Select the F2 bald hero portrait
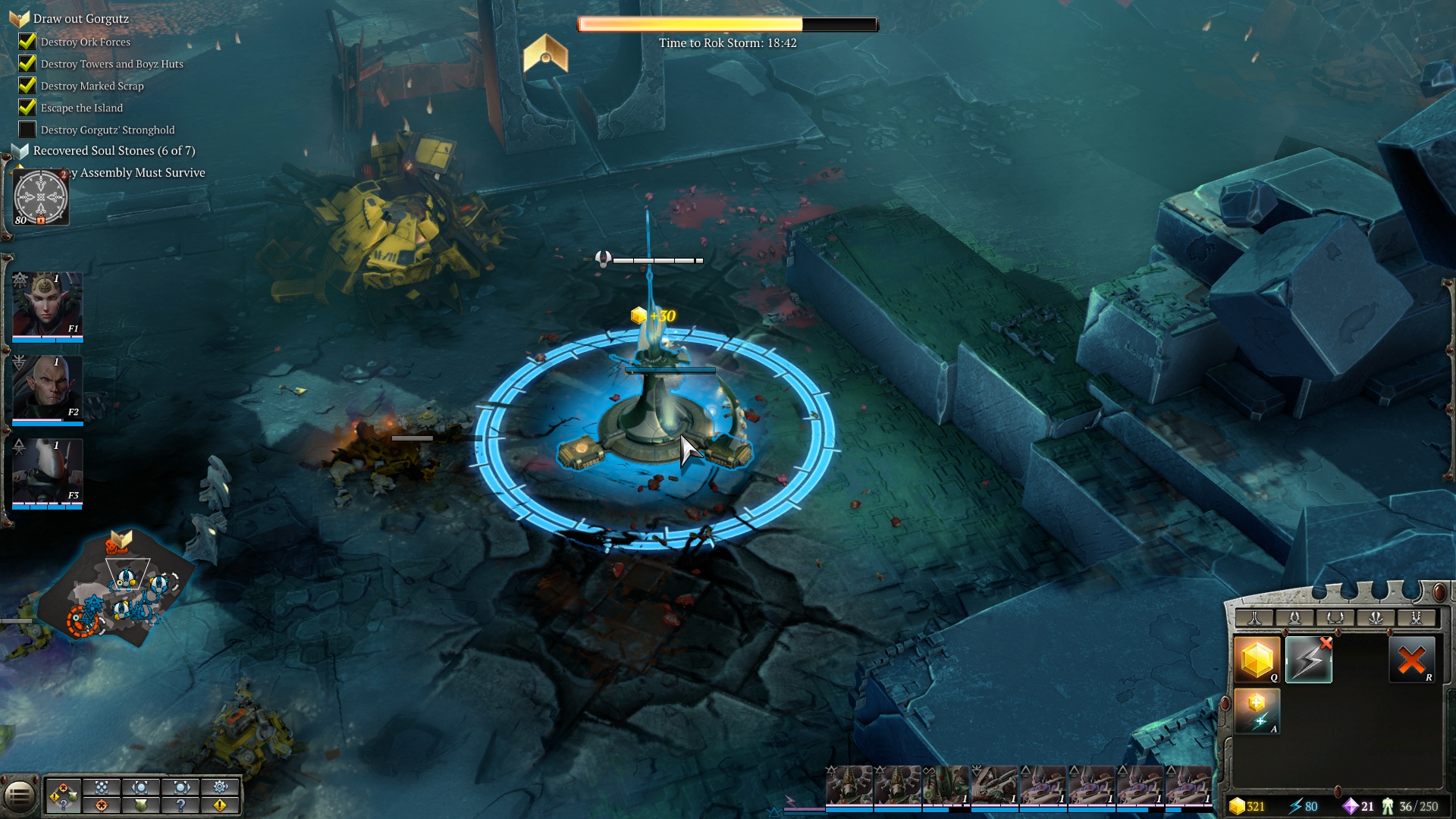The width and height of the screenshot is (1456, 819). tap(47, 388)
